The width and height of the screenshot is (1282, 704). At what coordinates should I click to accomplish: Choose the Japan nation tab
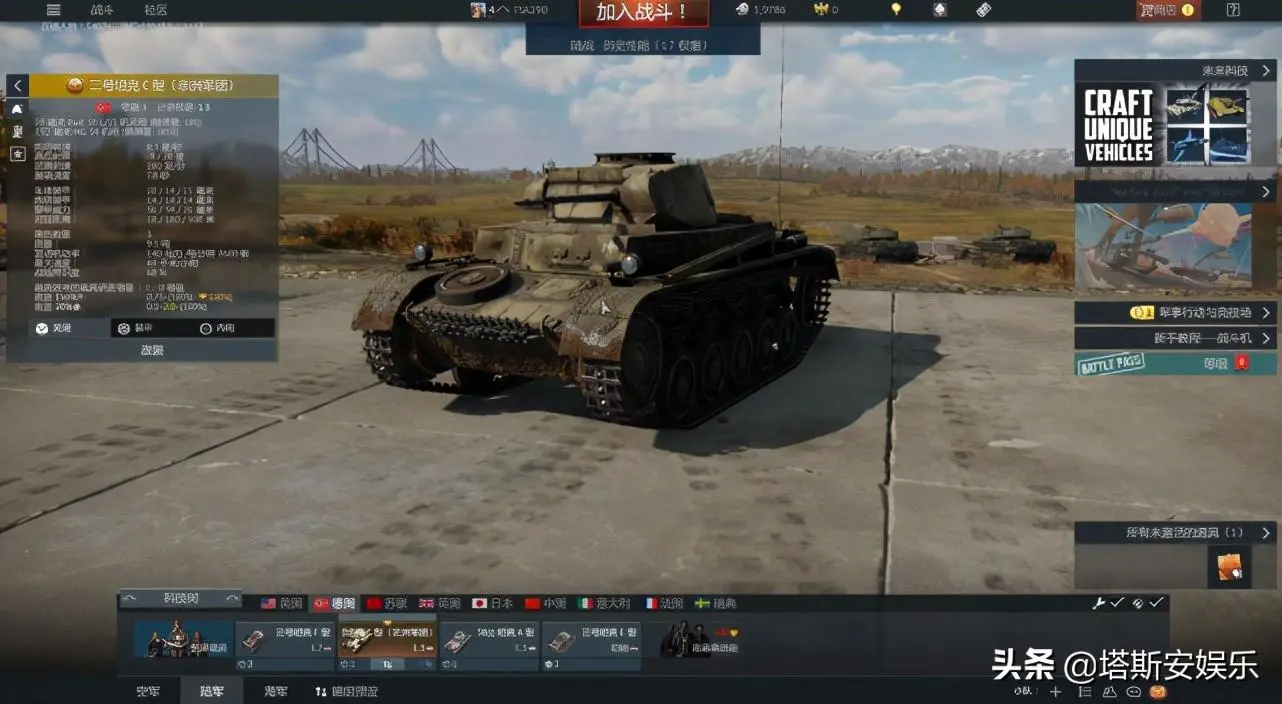[492, 603]
